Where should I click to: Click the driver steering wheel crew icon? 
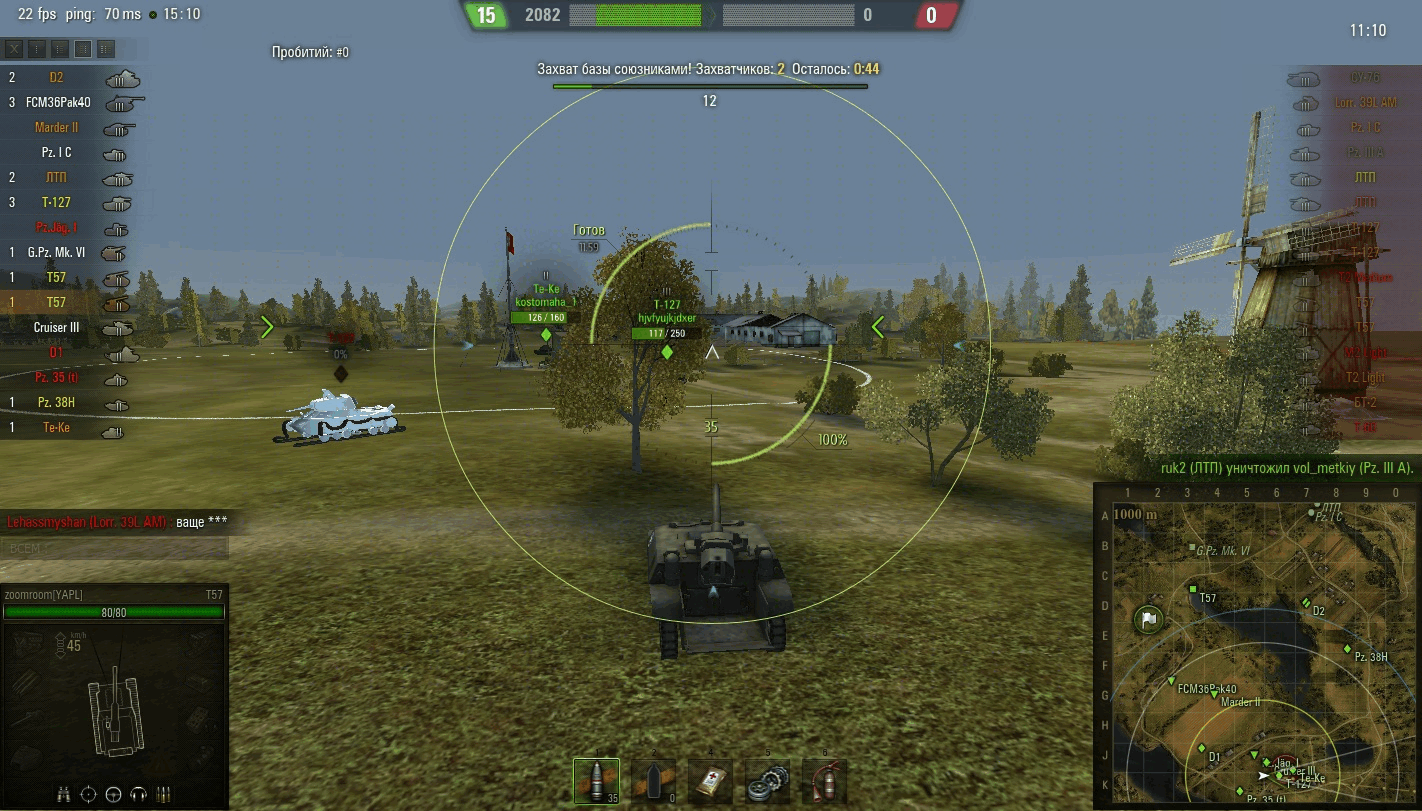tap(113, 795)
